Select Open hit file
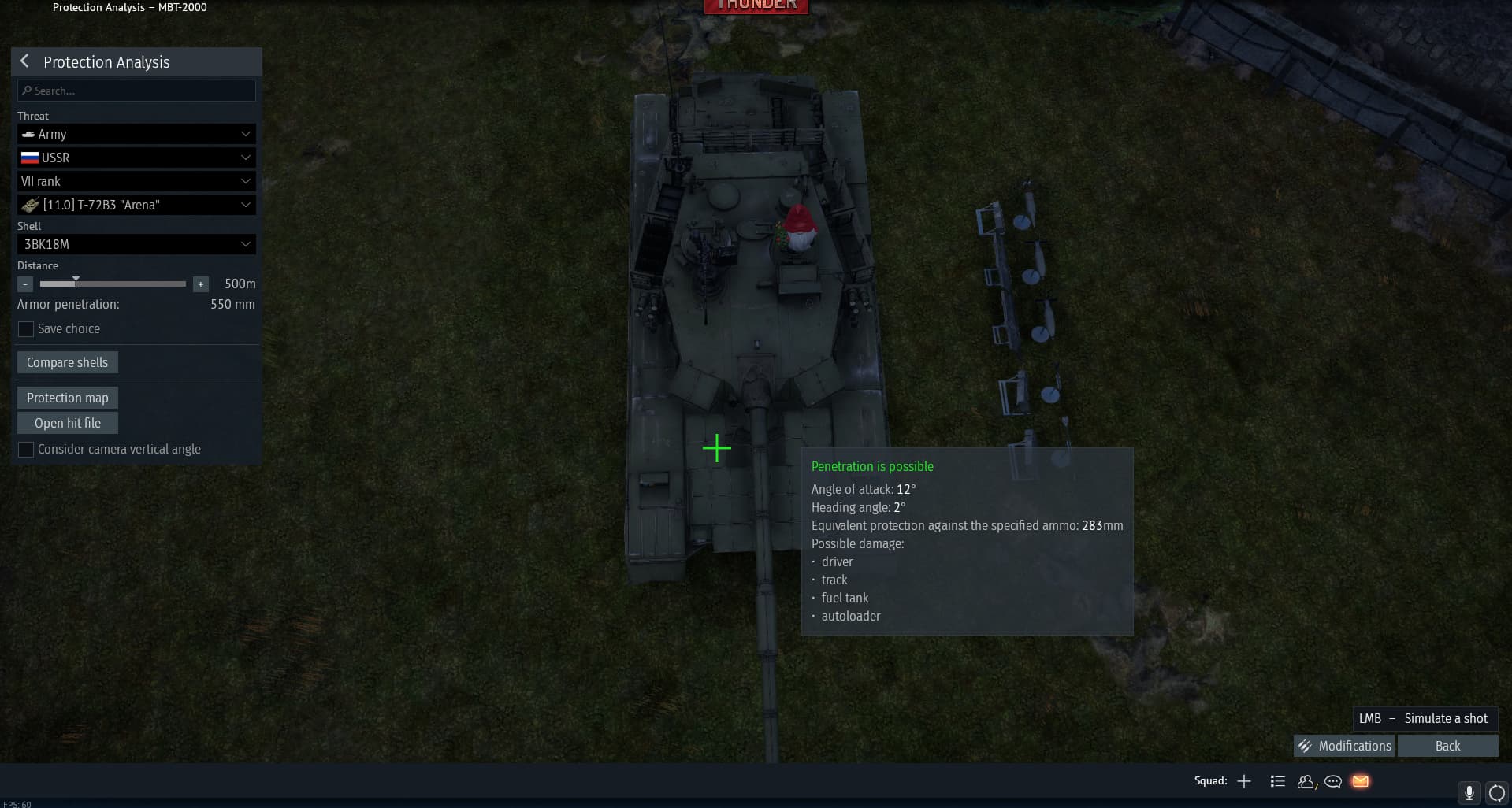Screen dimensions: 1512x808 point(67,423)
